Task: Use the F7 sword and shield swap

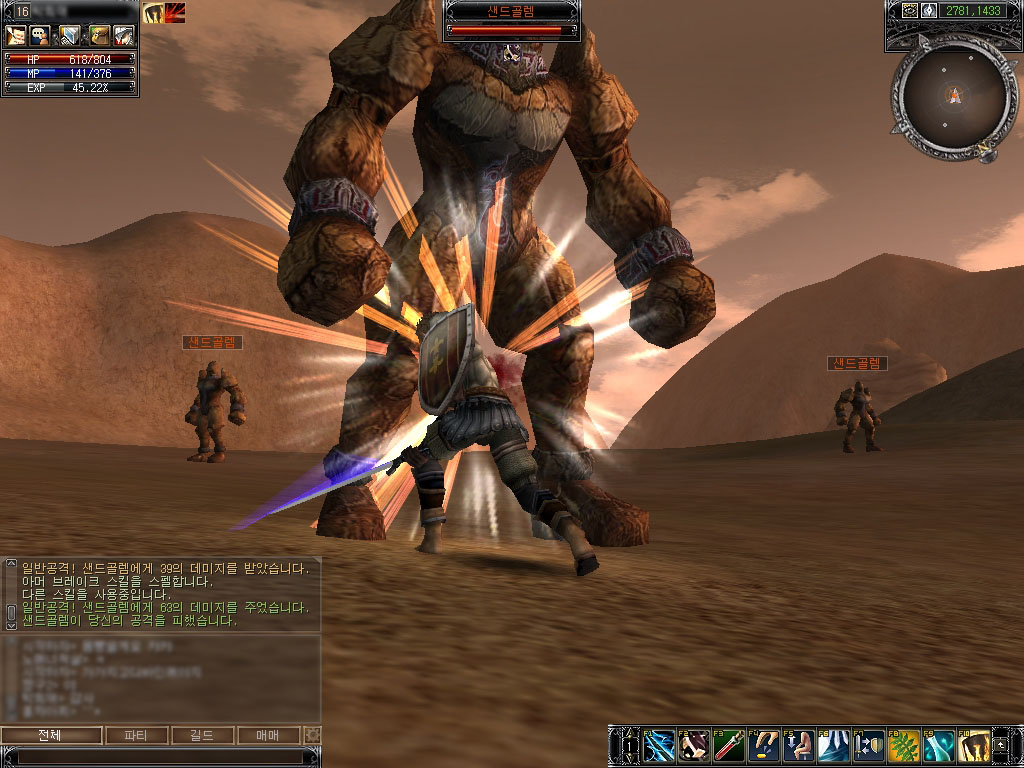Action: pyautogui.click(x=869, y=745)
